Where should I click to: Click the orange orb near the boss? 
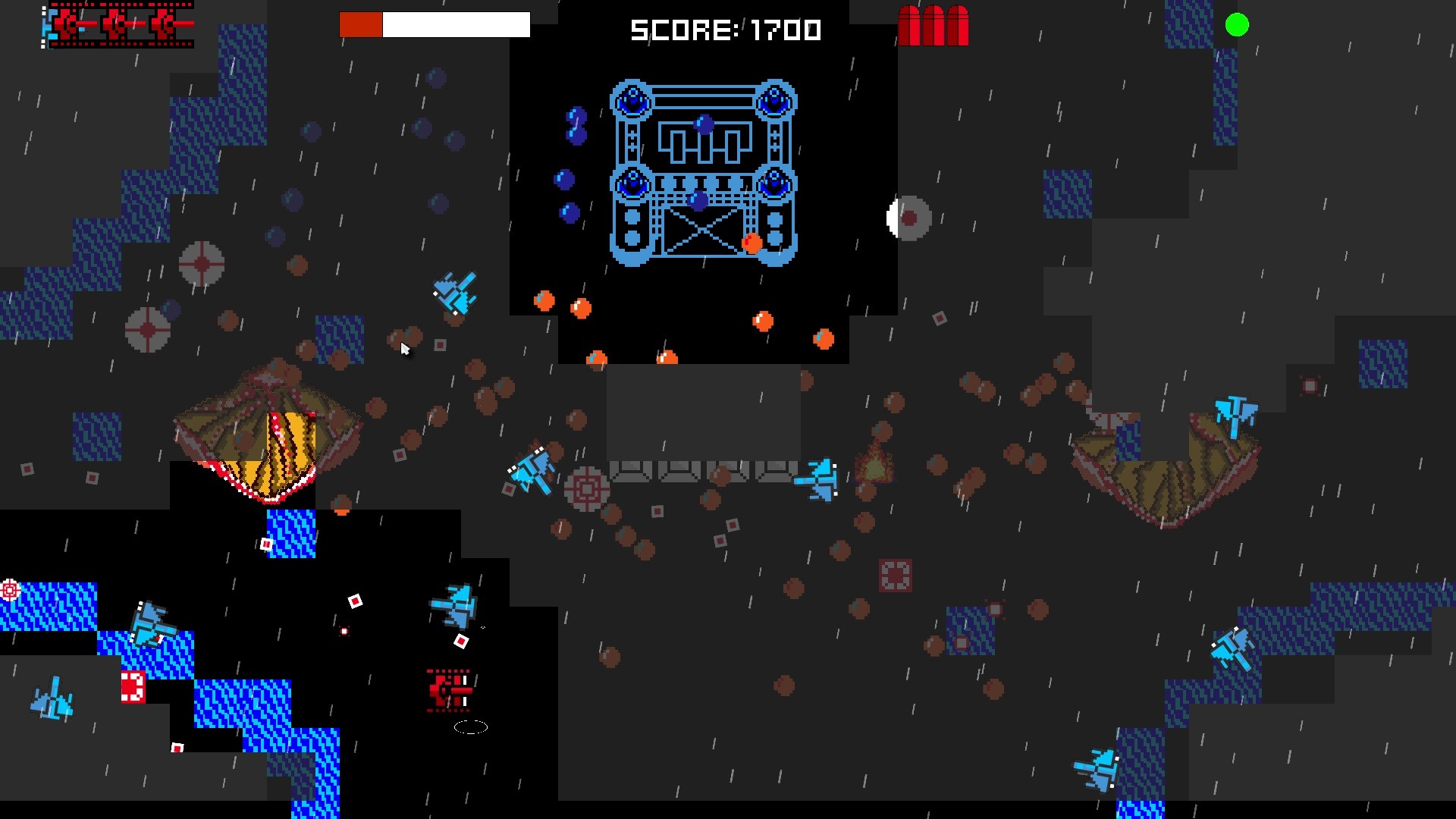pos(751,243)
